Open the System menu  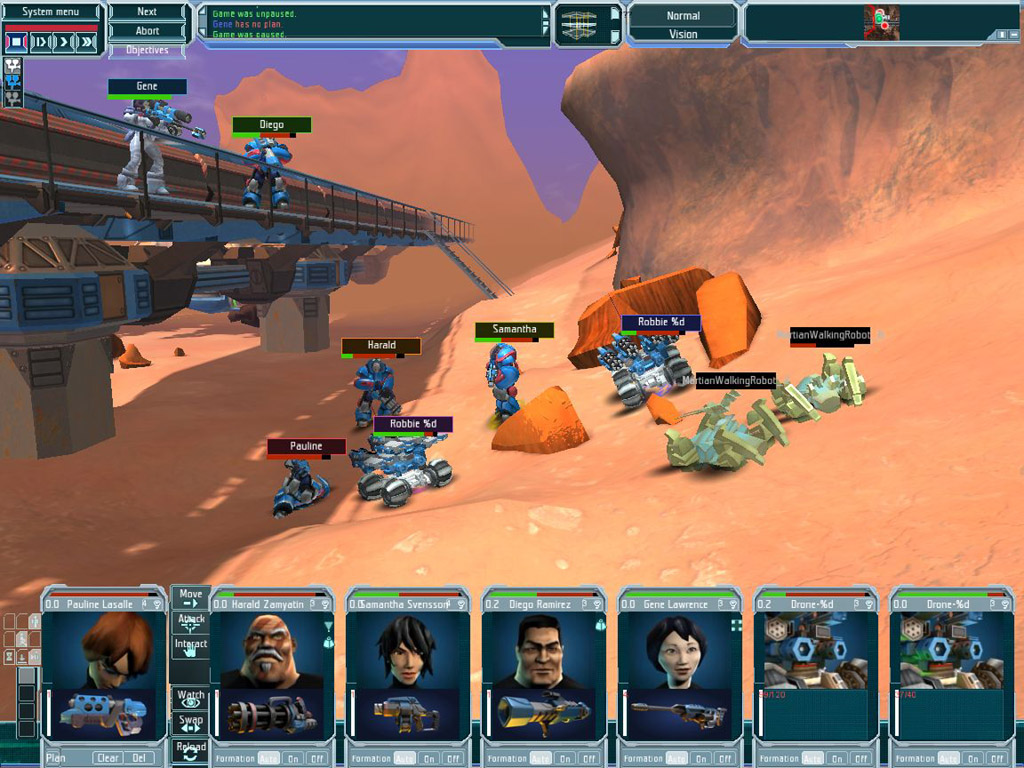point(51,12)
